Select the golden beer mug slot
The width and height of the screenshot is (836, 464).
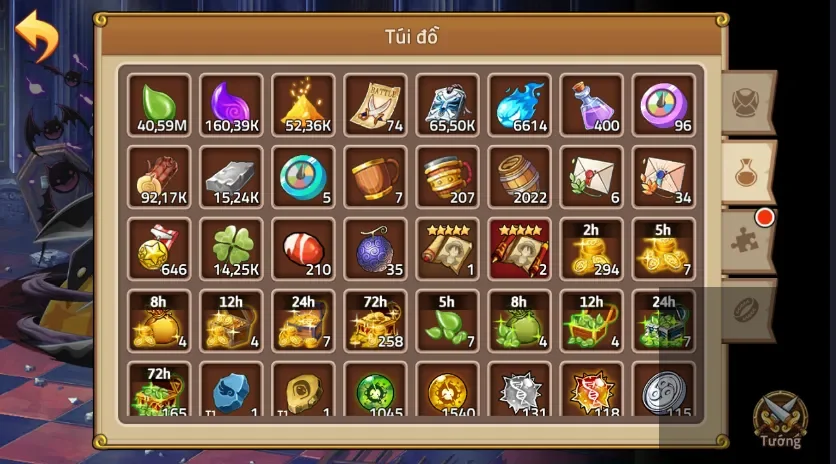tap(447, 177)
